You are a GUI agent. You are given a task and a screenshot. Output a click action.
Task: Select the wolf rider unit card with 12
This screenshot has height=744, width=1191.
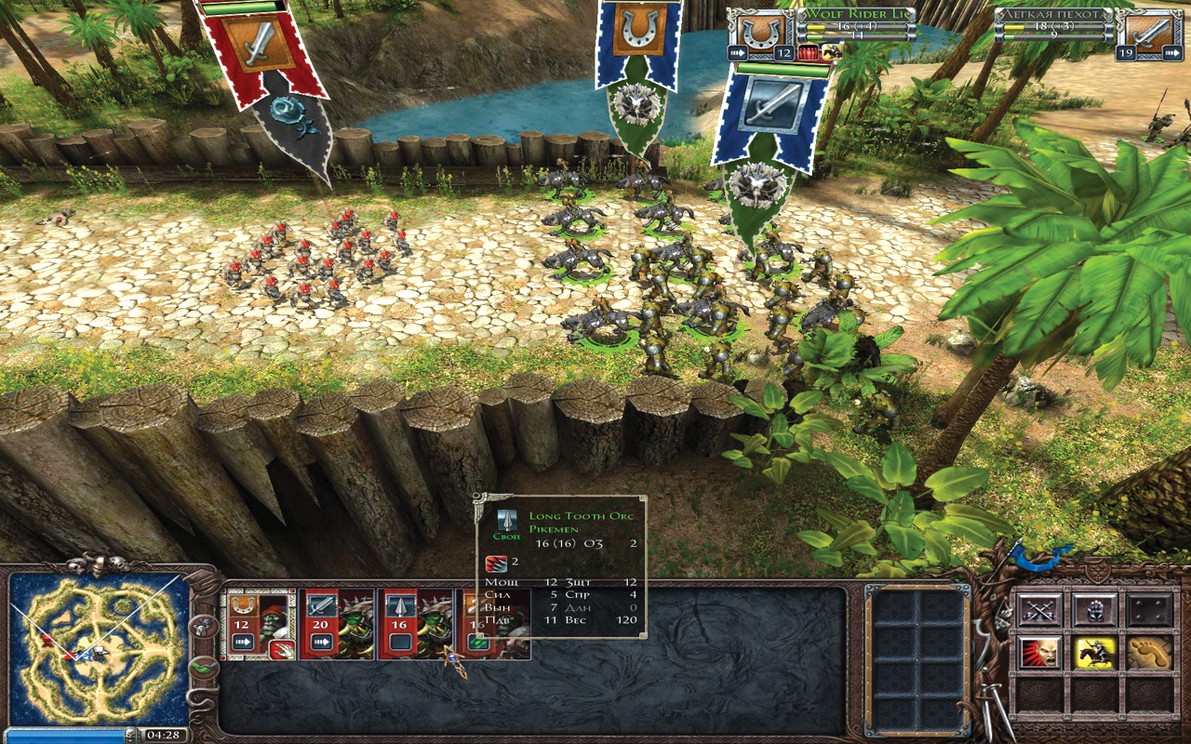point(257,622)
